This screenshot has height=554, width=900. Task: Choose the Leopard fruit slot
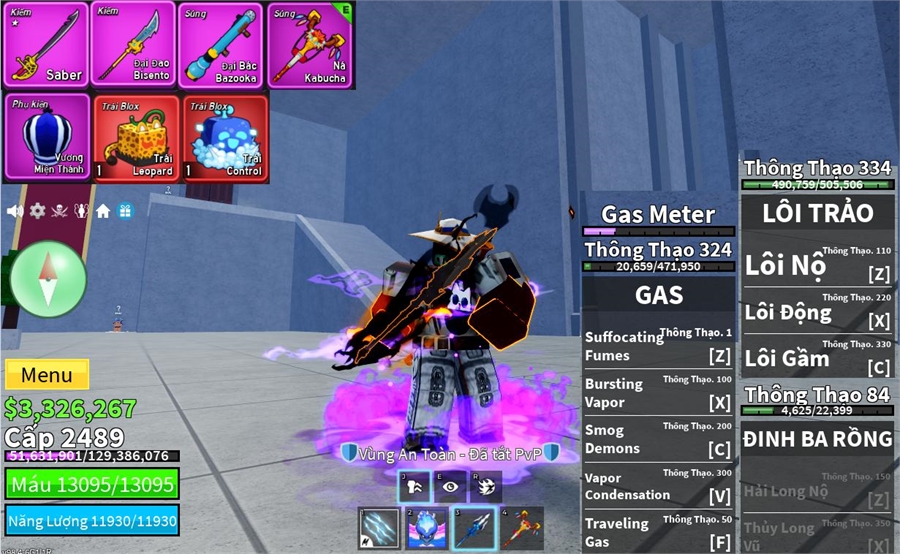click(137, 138)
